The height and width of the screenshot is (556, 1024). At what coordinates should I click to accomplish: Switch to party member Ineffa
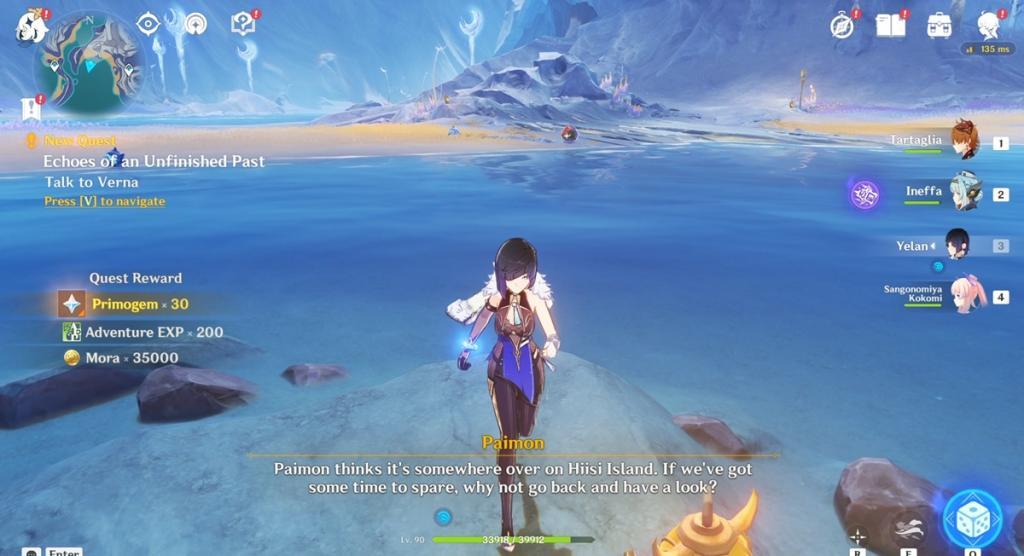[965, 192]
